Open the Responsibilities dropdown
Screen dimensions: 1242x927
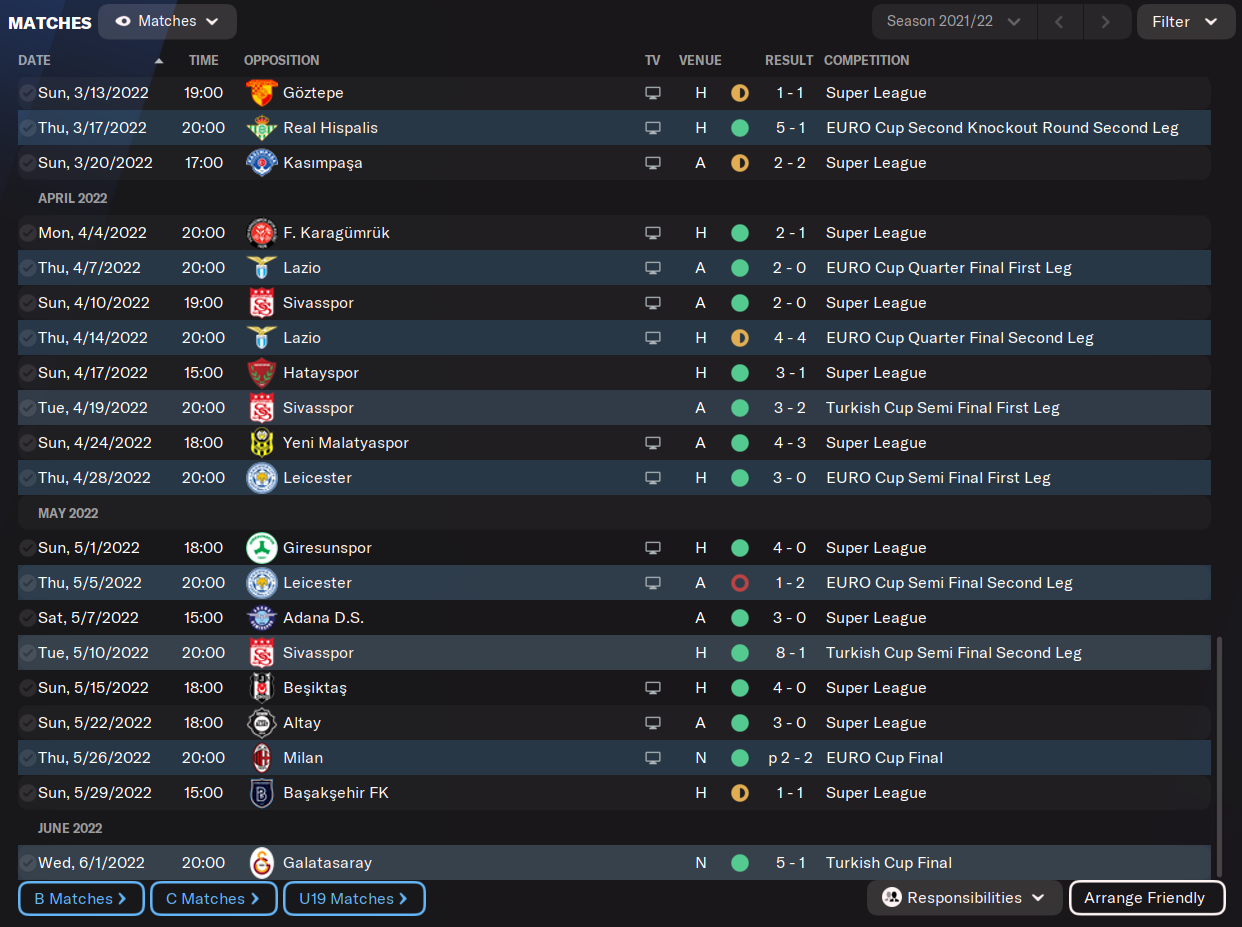pyautogui.click(x=964, y=898)
